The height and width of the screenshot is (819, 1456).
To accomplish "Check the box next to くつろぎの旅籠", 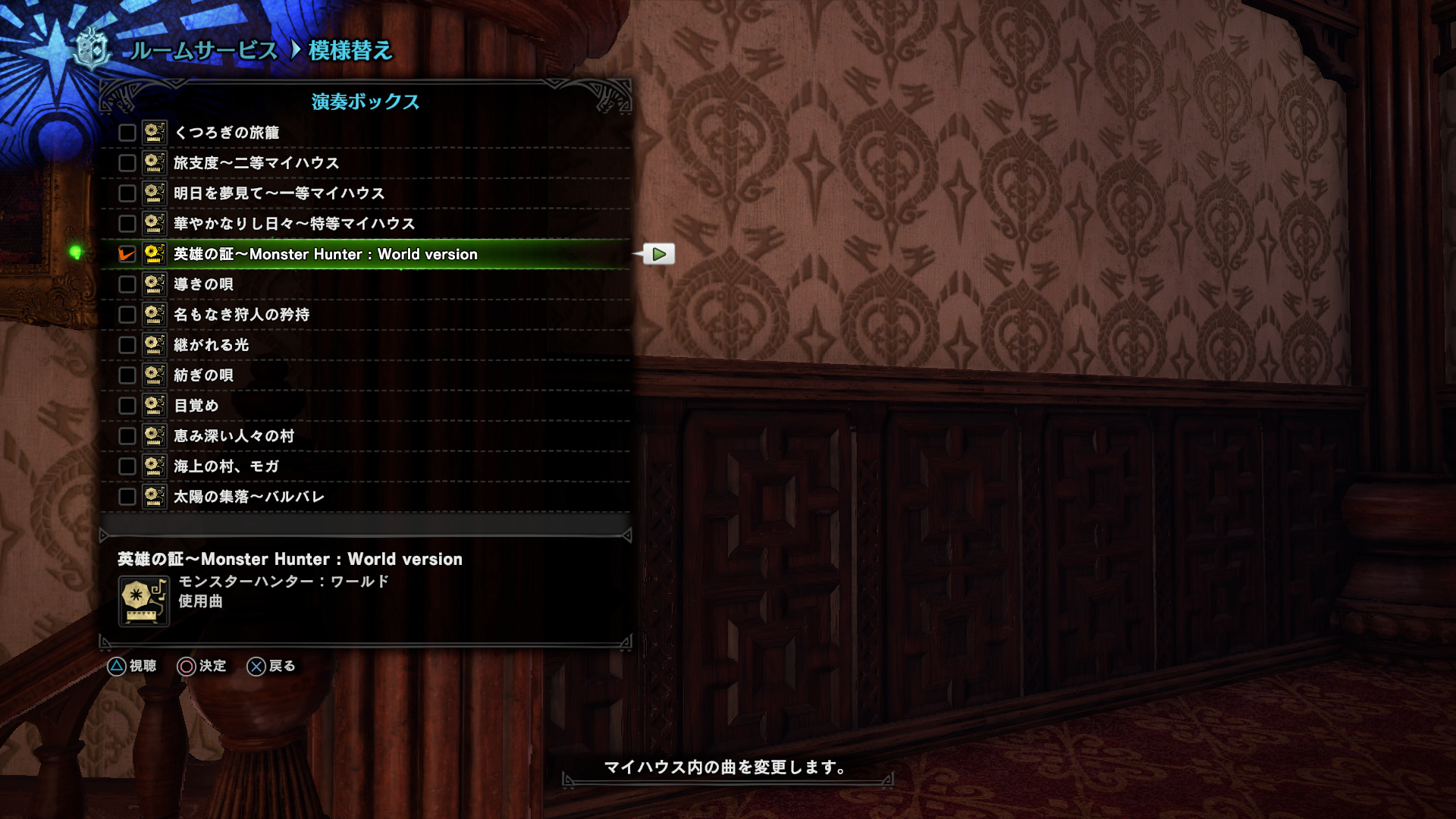I will pos(127,133).
